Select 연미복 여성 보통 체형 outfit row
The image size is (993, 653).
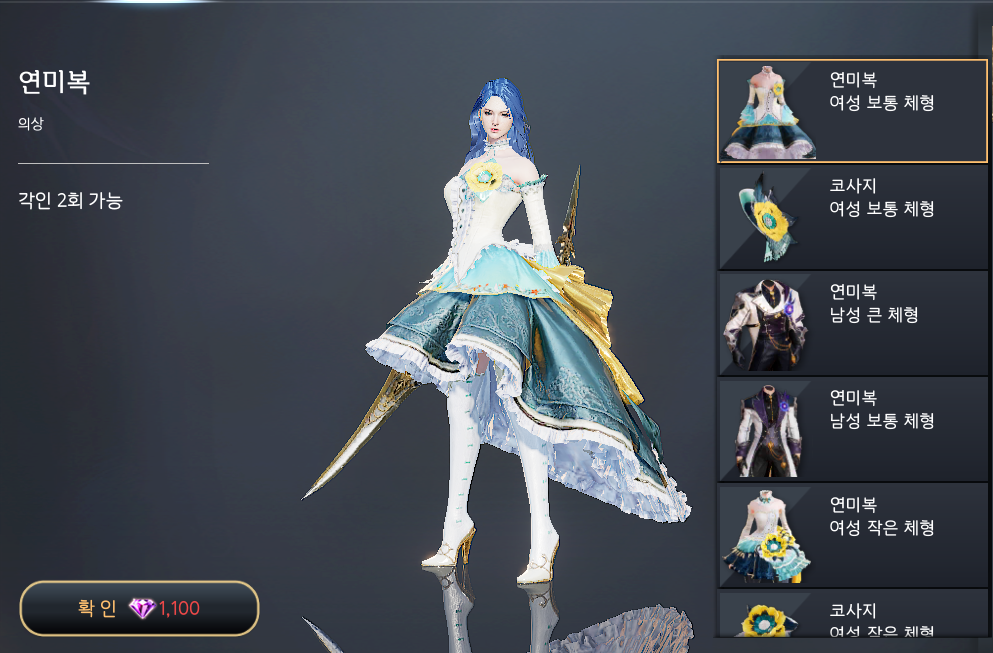852,111
